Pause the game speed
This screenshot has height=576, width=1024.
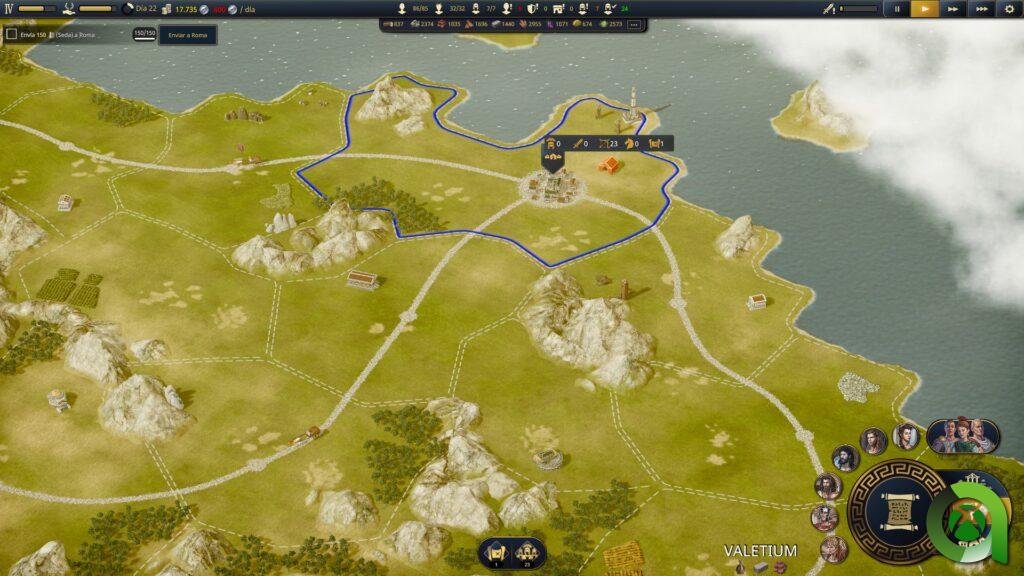(x=897, y=9)
